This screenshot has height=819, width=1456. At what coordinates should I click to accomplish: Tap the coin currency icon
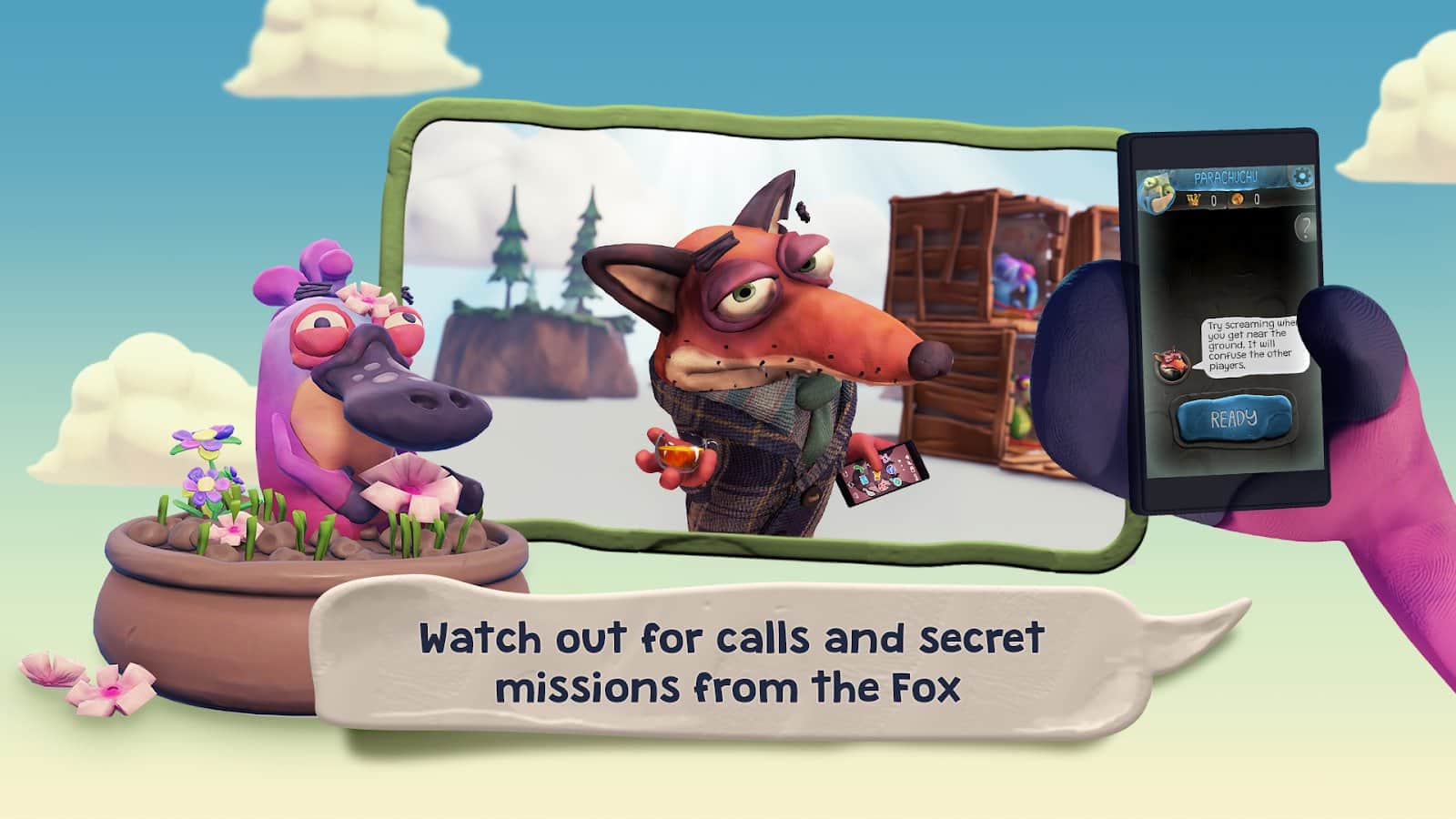pos(1238,199)
